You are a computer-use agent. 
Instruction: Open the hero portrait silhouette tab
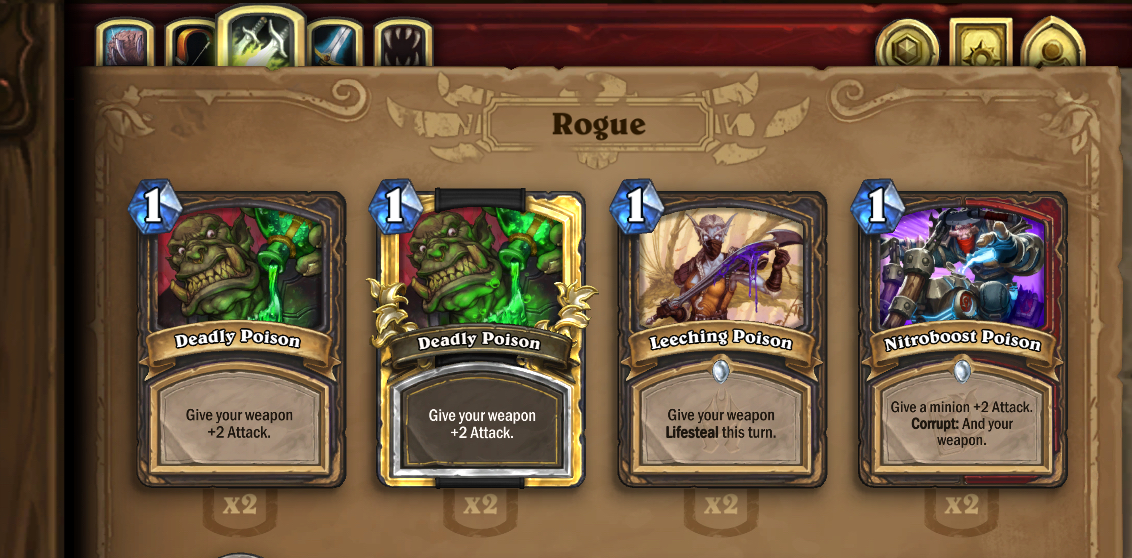click(1052, 46)
